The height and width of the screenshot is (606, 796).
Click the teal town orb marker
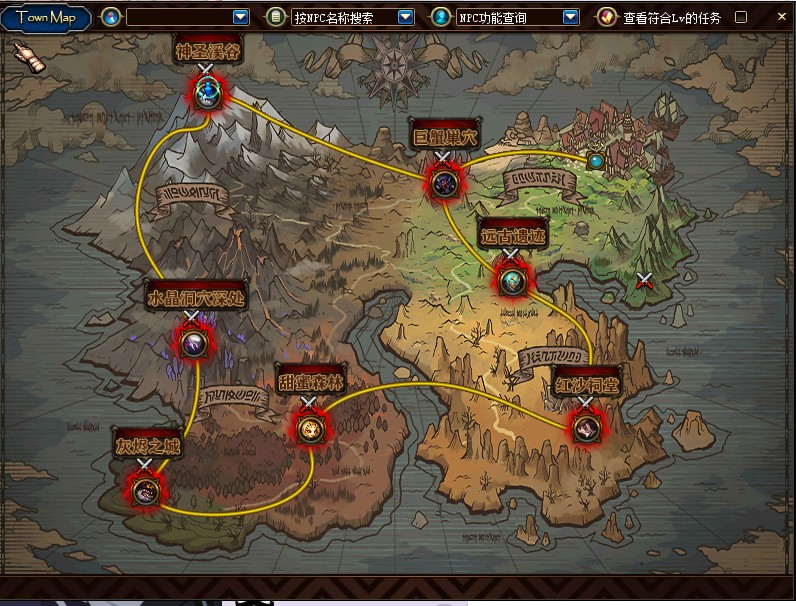point(596,160)
